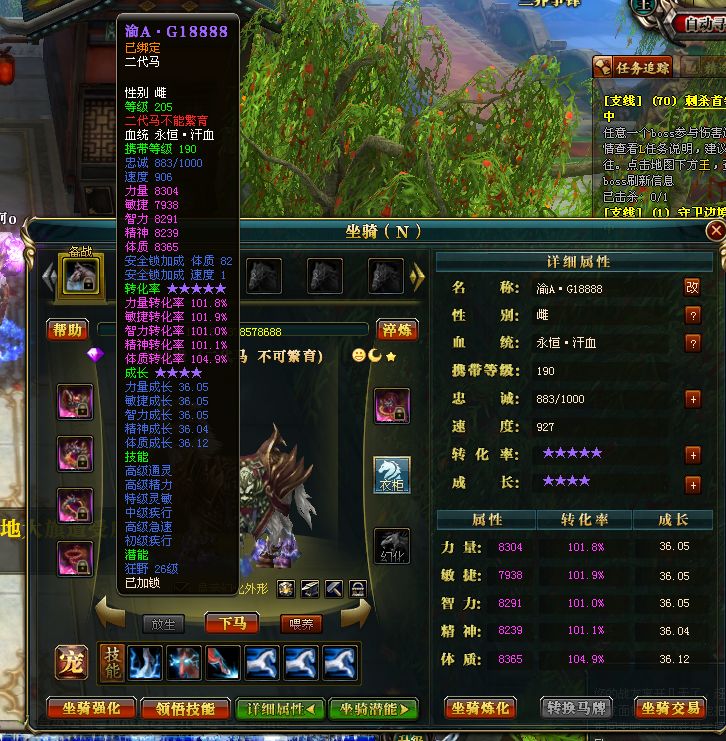726x741 pixels.
Task: Dismount with the 下马 button
Action: click(x=232, y=623)
